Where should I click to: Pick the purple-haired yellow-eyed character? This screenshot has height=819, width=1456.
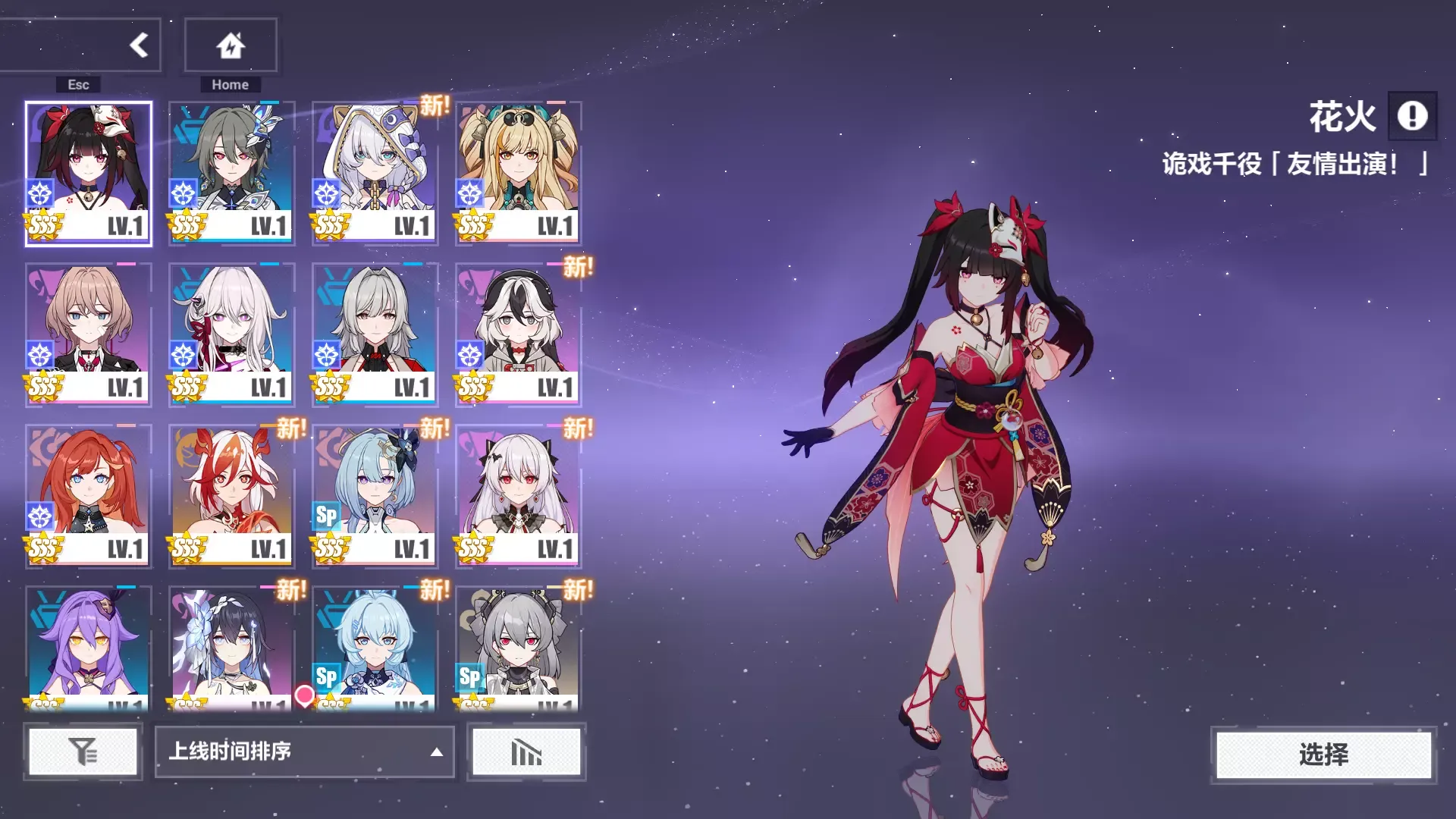[x=89, y=648]
